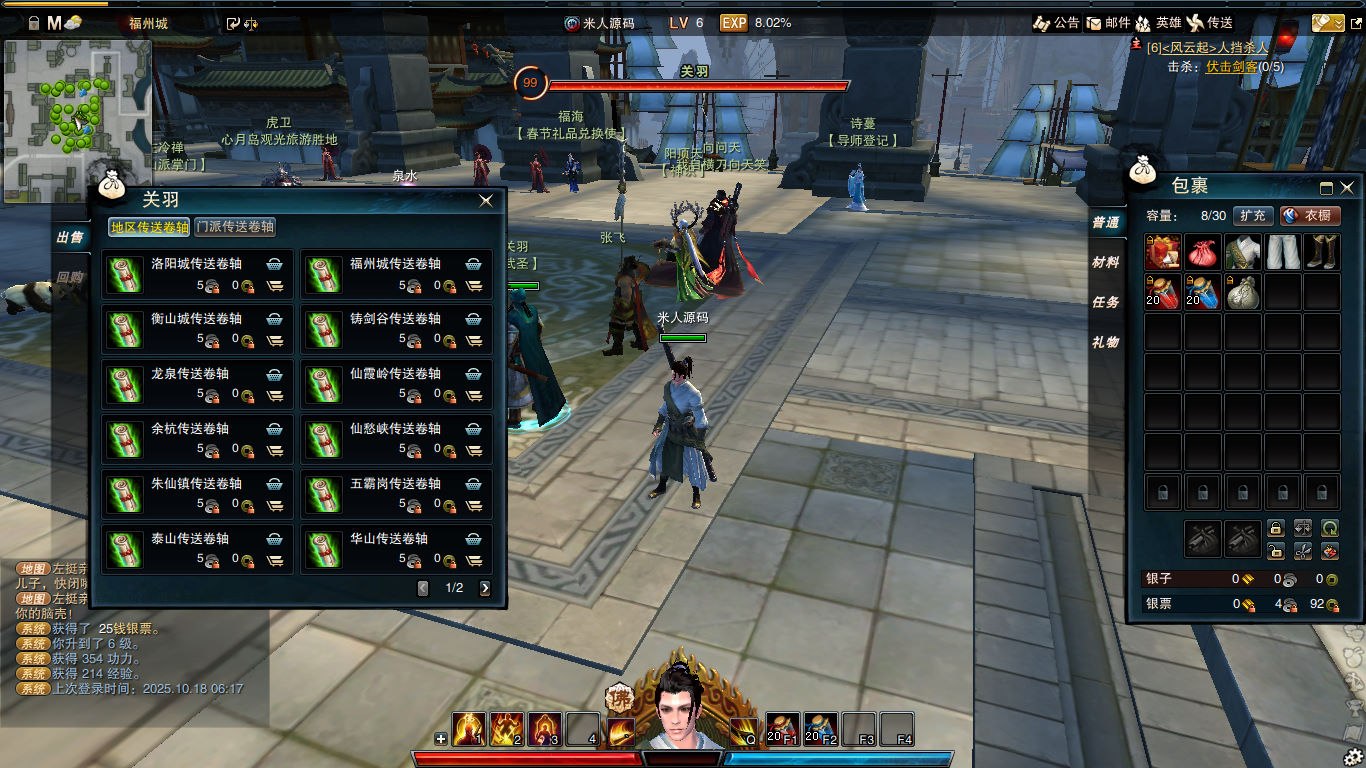Activate the first fire skill slot
The image size is (1366, 768).
point(469,730)
